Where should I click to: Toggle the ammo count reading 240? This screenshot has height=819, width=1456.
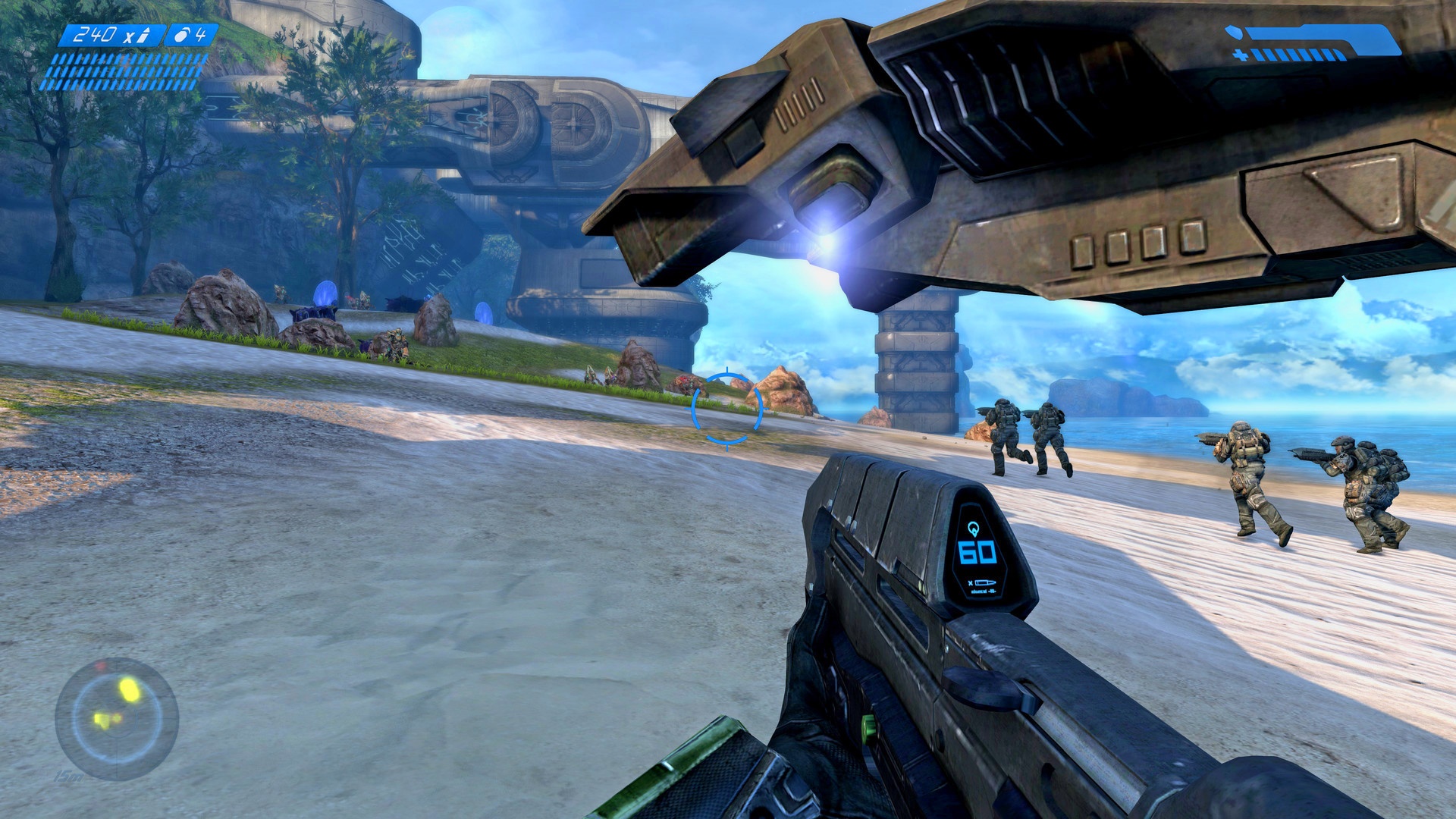[95, 33]
